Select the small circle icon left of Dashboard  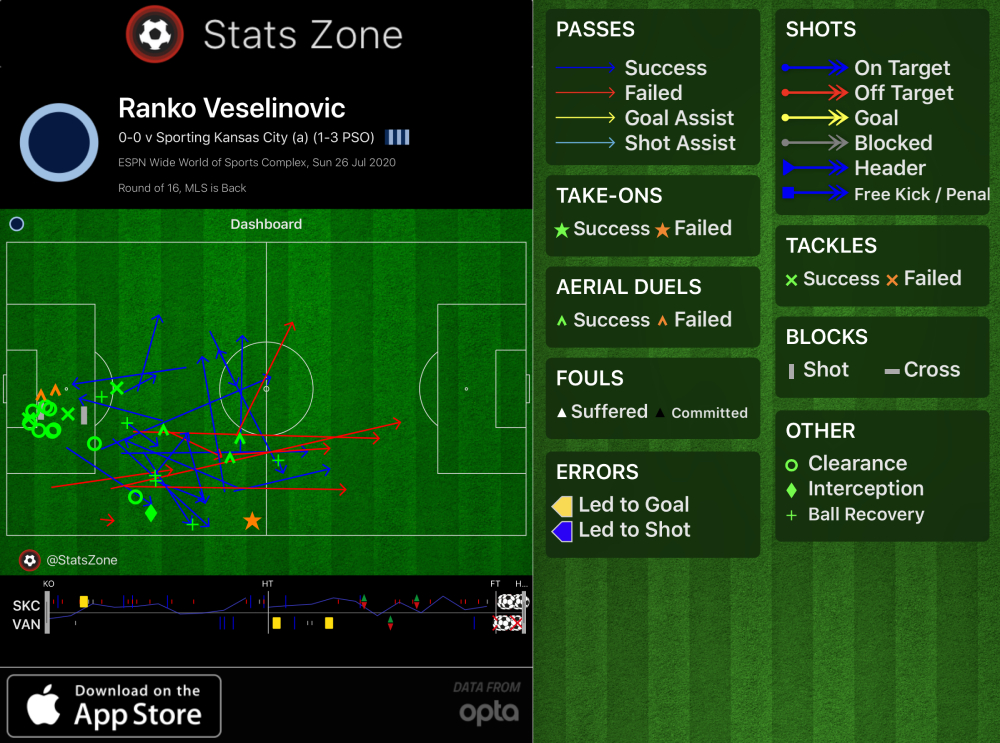pyautogui.click(x=16, y=224)
